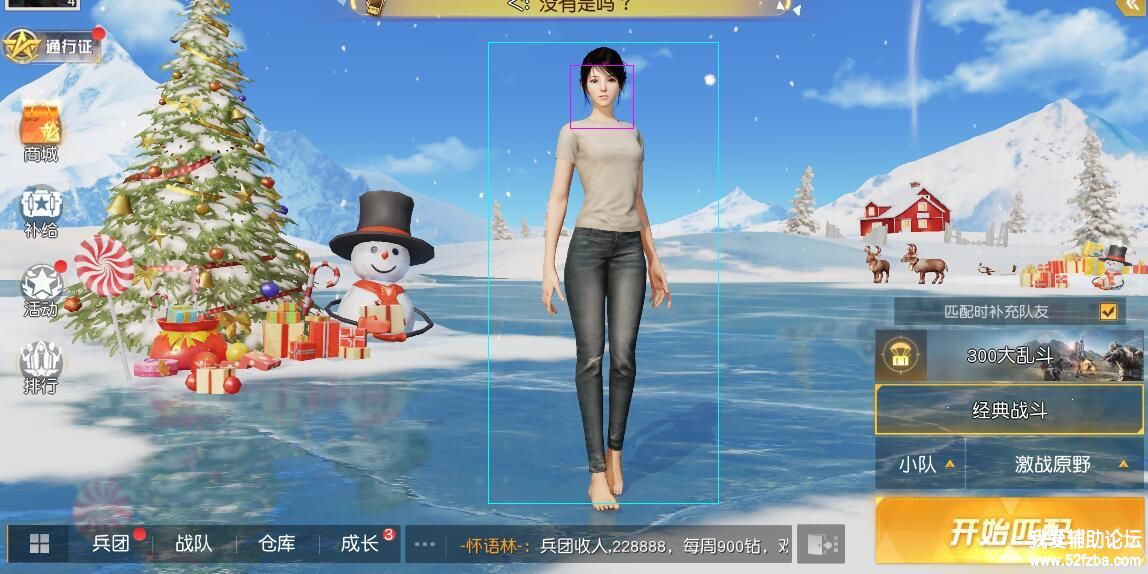The height and width of the screenshot is (574, 1148).
Task: Open the 活动 events menu
Action: pos(41,290)
